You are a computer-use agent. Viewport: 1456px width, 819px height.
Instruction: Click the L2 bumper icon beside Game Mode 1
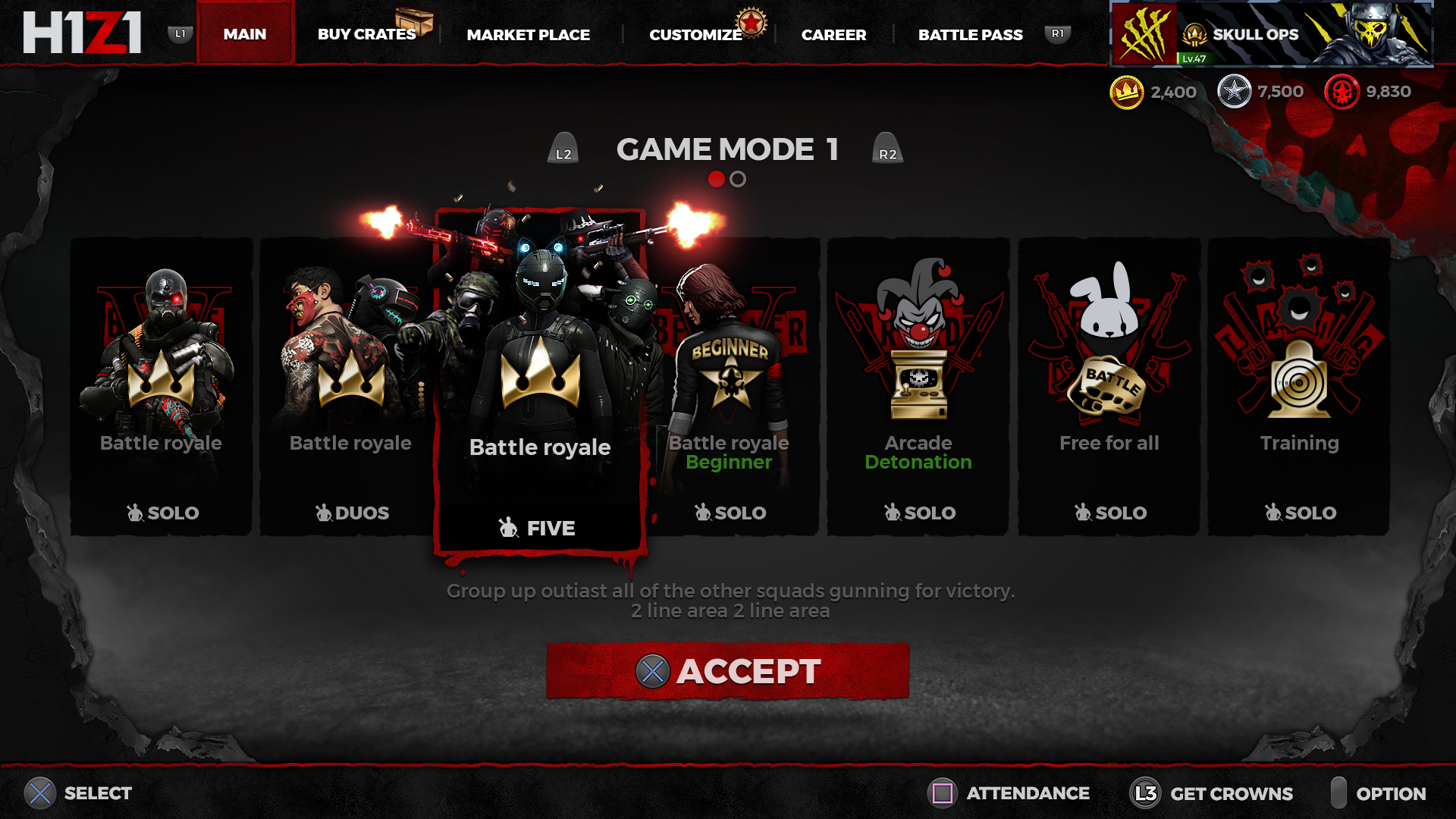(562, 150)
